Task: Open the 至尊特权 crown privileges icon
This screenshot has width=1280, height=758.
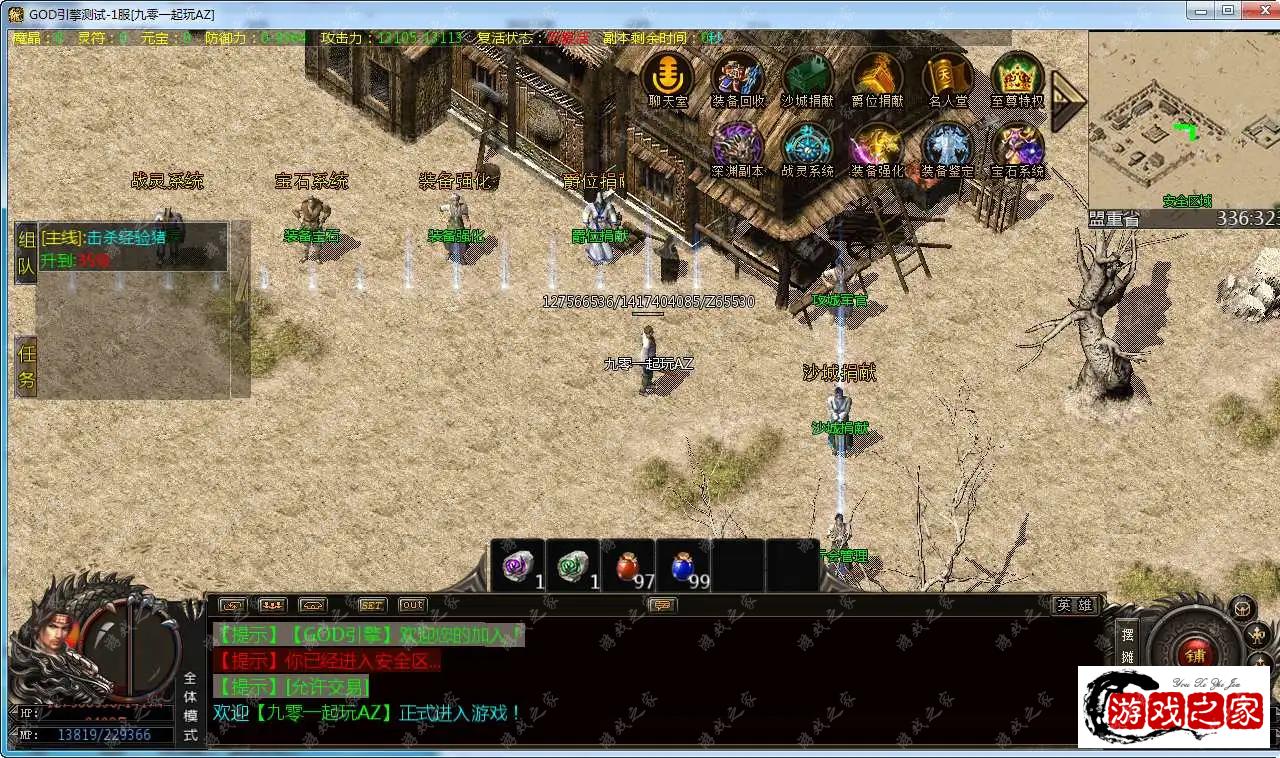Action: pos(1017,76)
